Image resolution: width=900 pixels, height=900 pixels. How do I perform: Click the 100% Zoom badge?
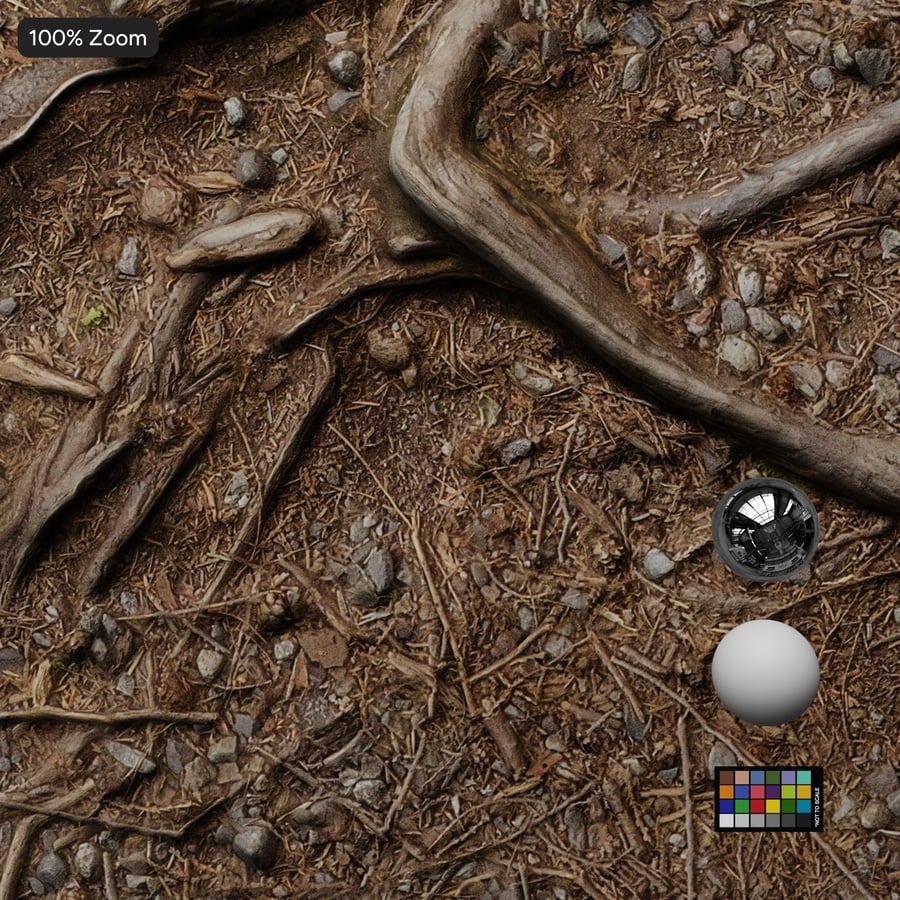tap(88, 39)
